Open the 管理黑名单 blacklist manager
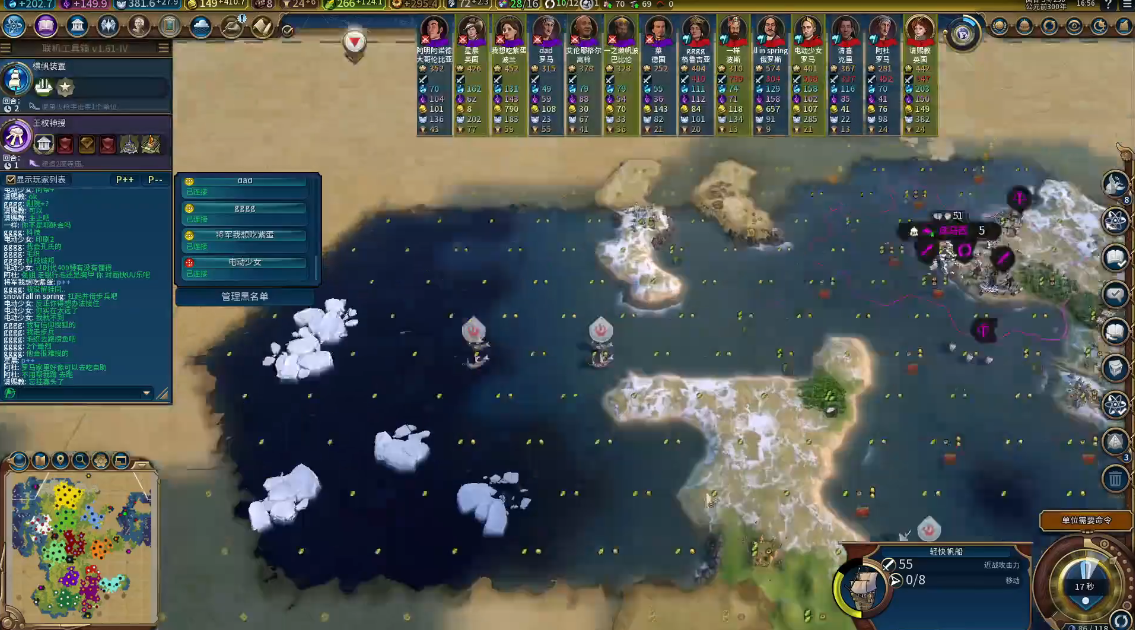Image resolution: width=1135 pixels, height=630 pixels. pos(245,296)
